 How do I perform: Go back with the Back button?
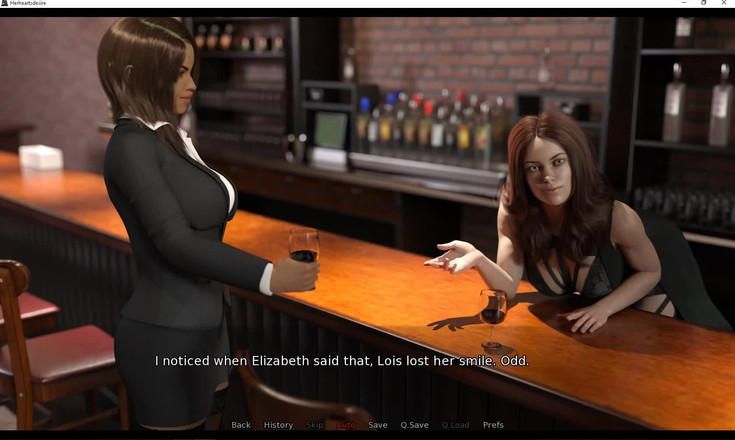coord(241,425)
